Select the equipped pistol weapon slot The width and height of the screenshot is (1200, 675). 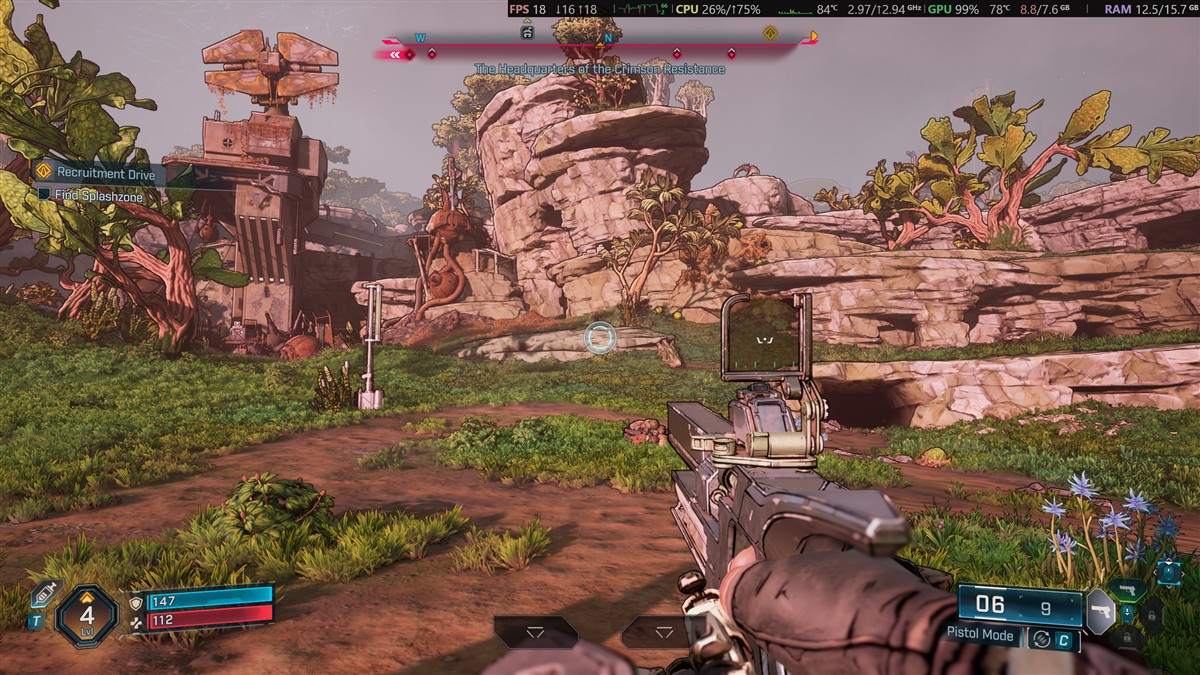point(1100,611)
